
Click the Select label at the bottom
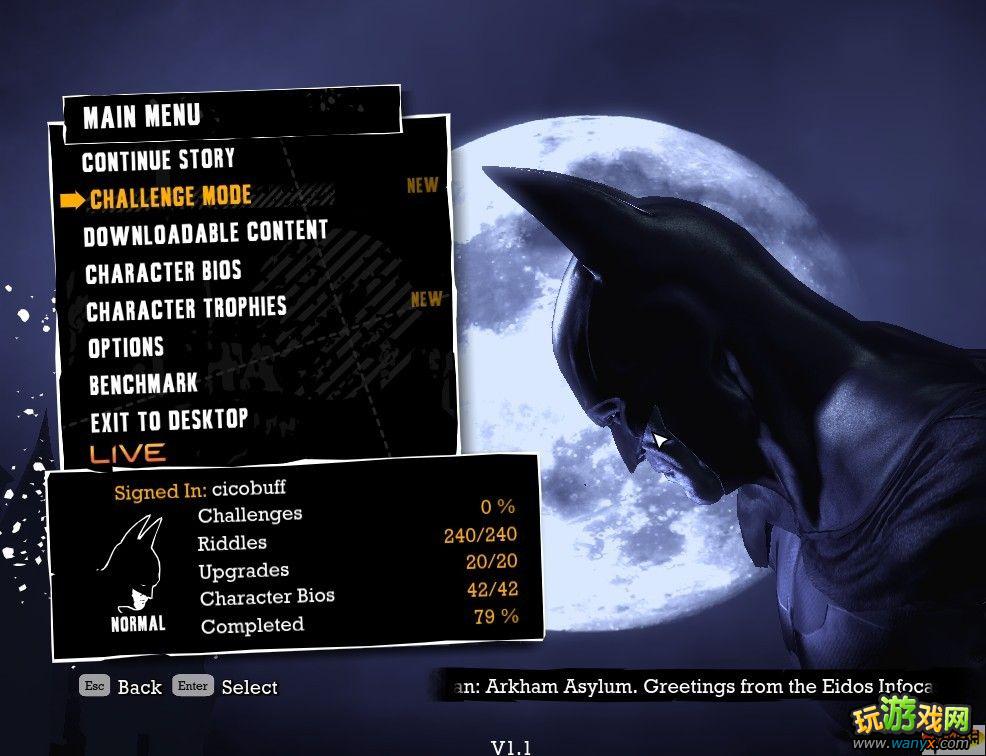[249, 687]
